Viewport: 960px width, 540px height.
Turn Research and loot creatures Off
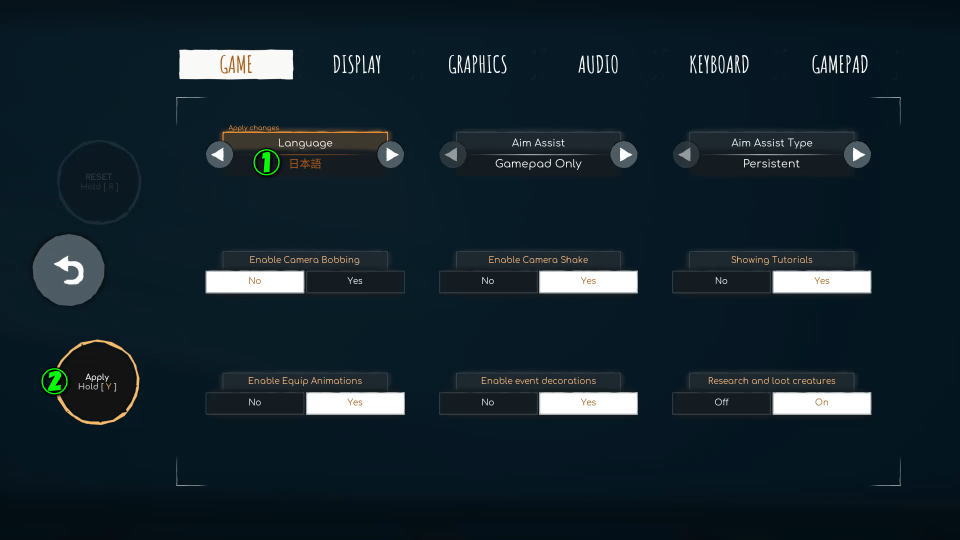721,402
